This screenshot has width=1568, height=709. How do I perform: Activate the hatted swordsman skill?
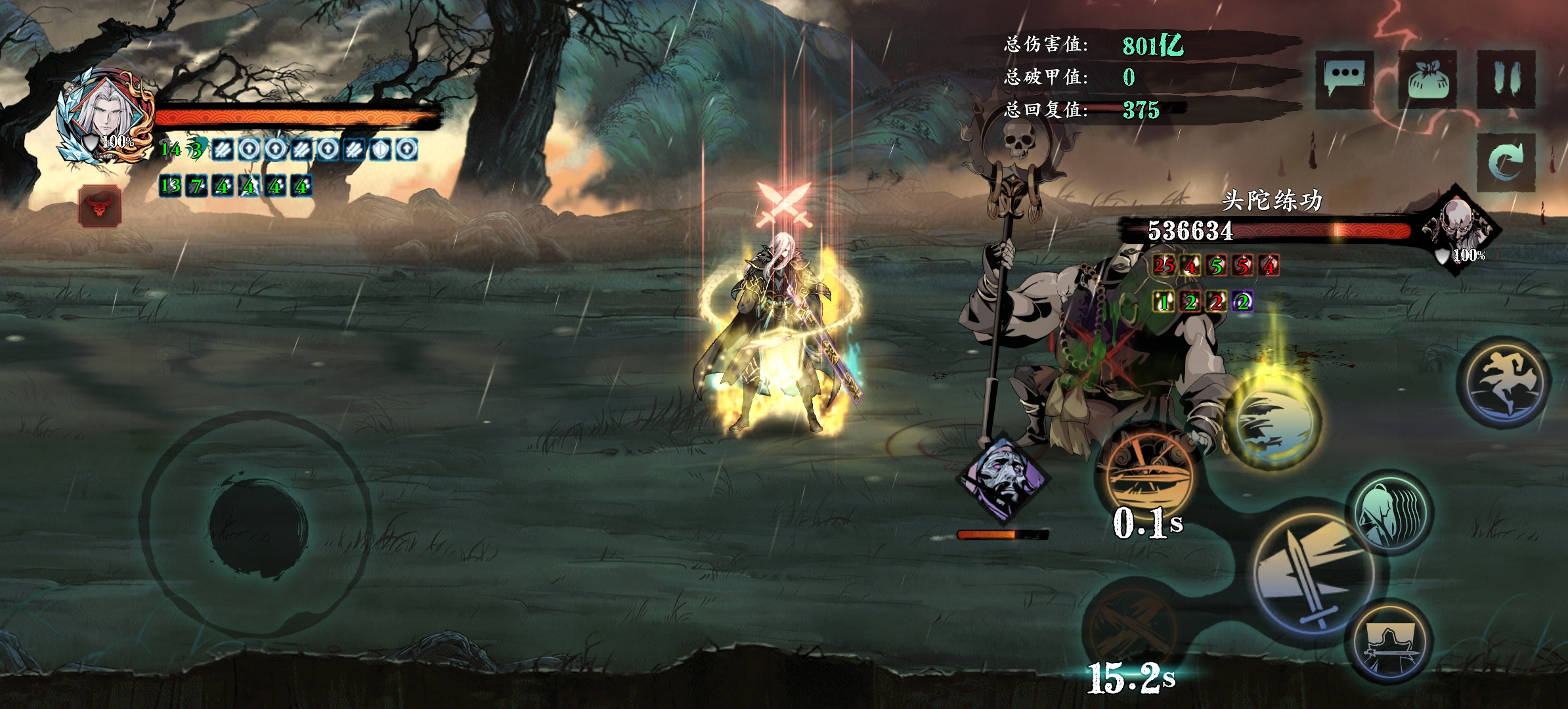1390,642
